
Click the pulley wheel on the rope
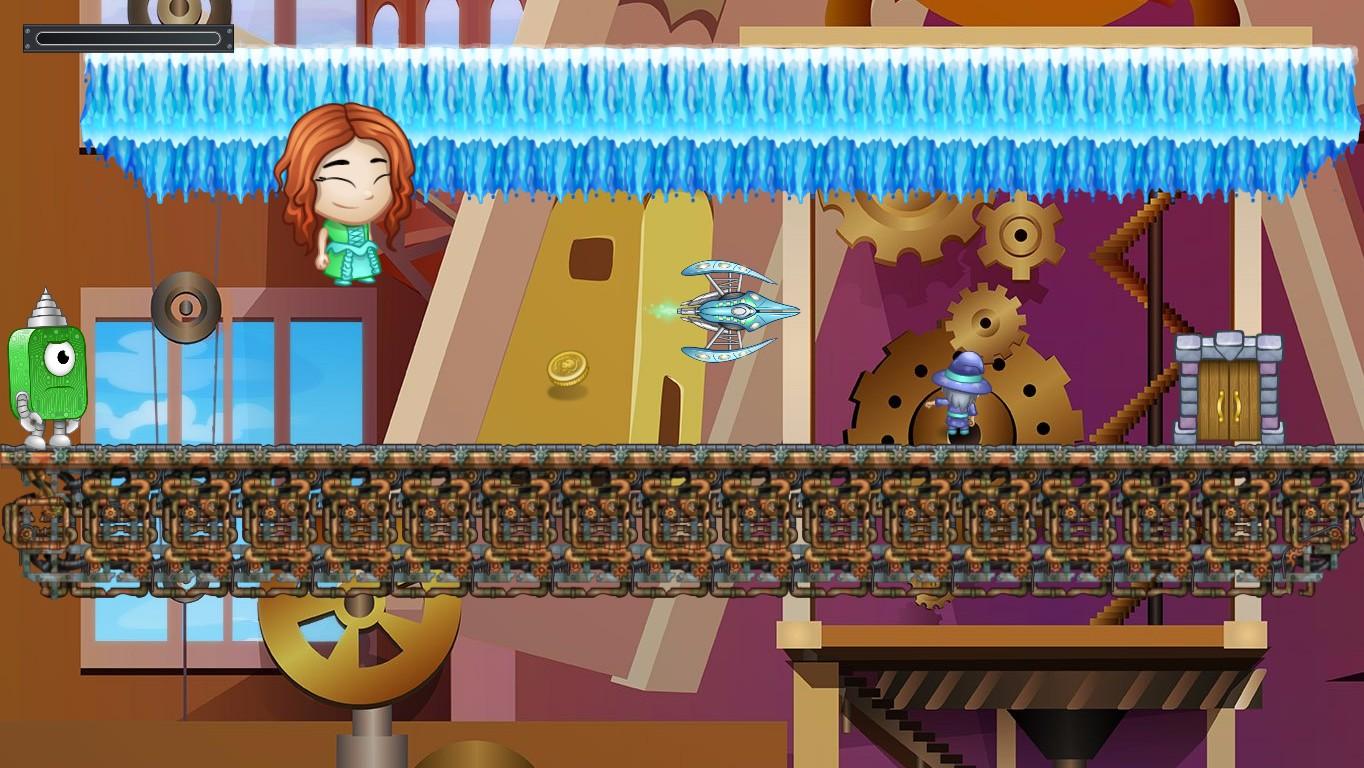pos(185,307)
